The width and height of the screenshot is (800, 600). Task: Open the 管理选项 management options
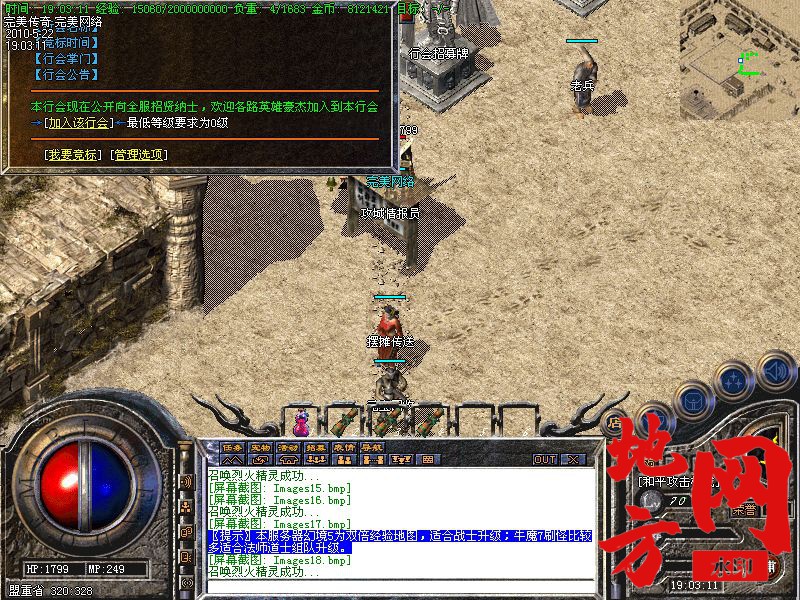coord(139,155)
